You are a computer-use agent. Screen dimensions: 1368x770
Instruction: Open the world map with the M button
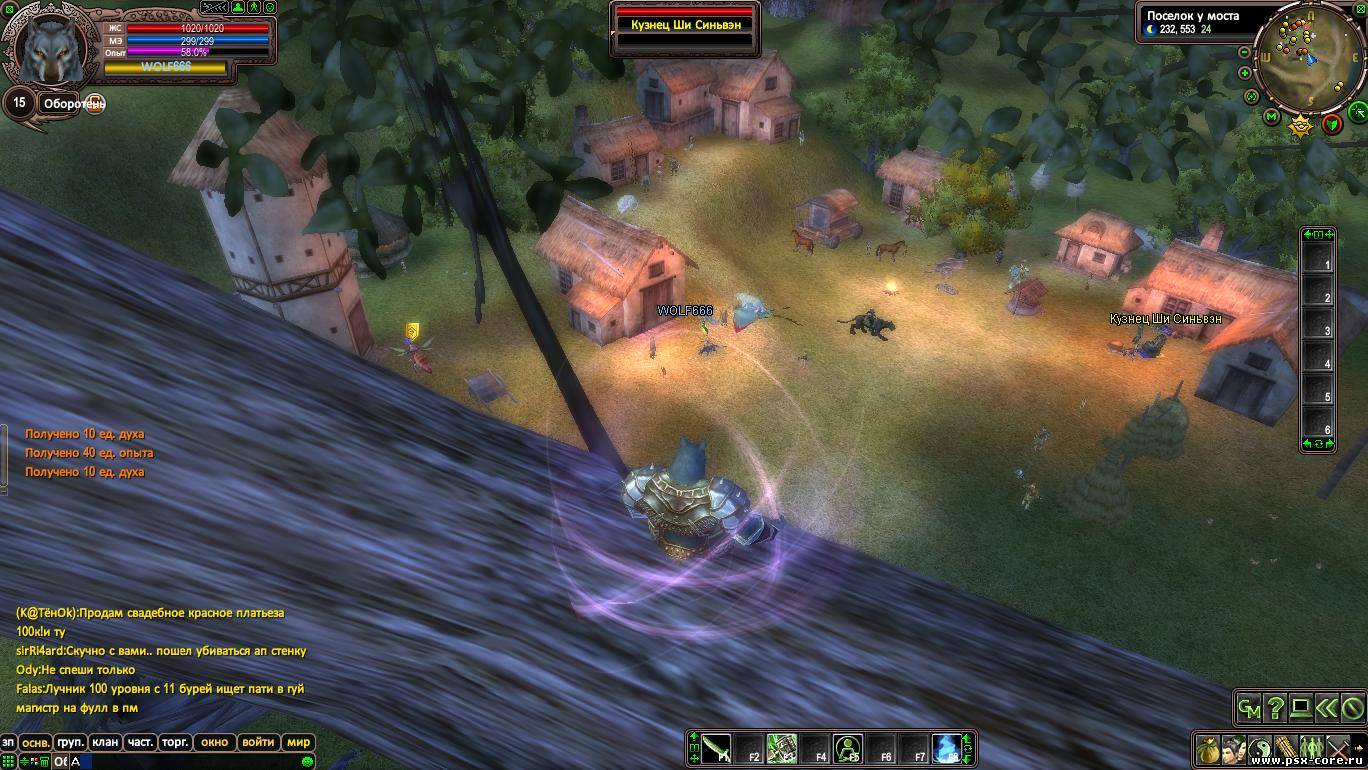[1271, 117]
